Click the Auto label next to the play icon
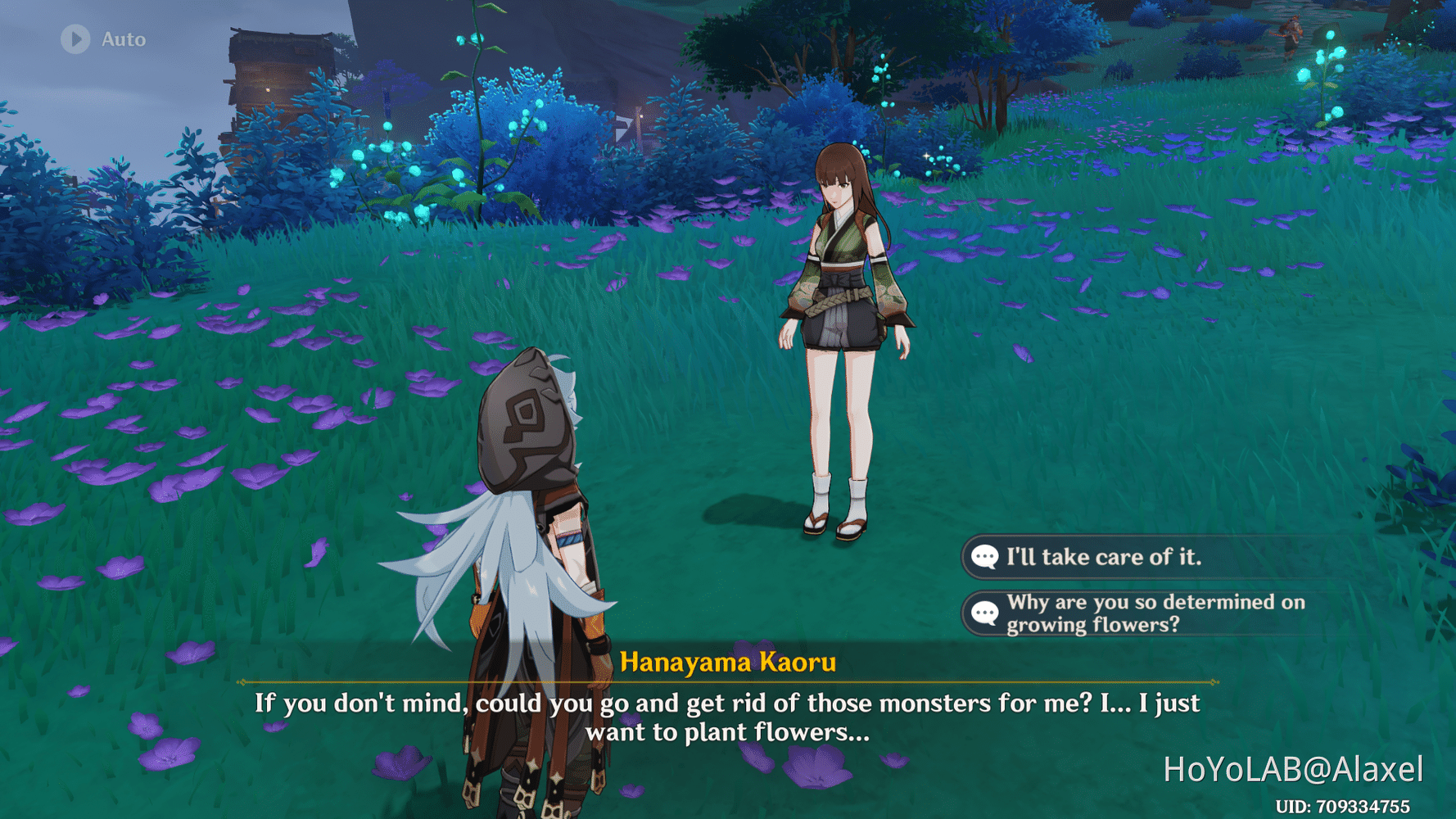The width and height of the screenshot is (1456, 819). pos(122,38)
